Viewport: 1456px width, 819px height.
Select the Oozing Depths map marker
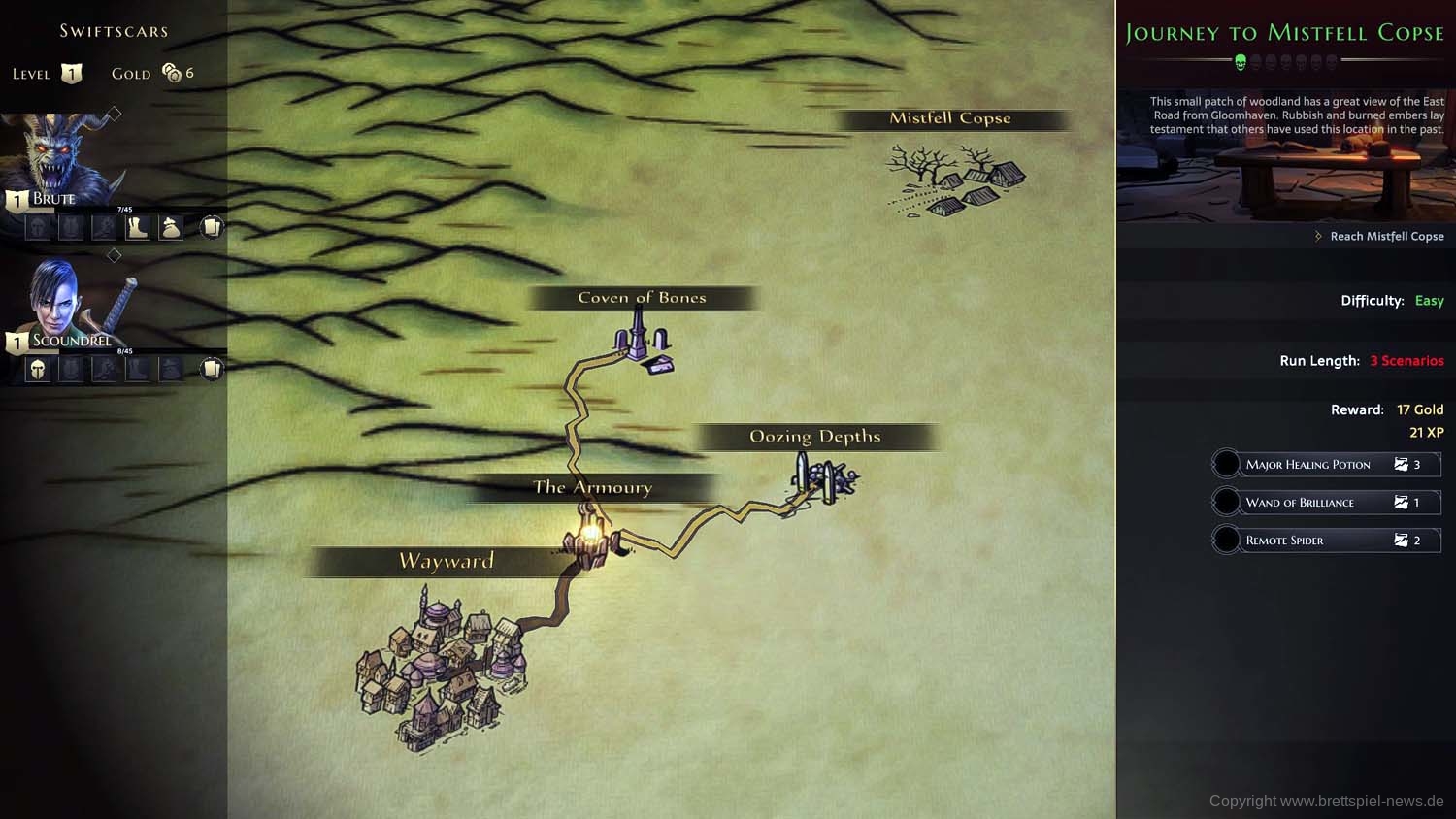click(x=824, y=478)
